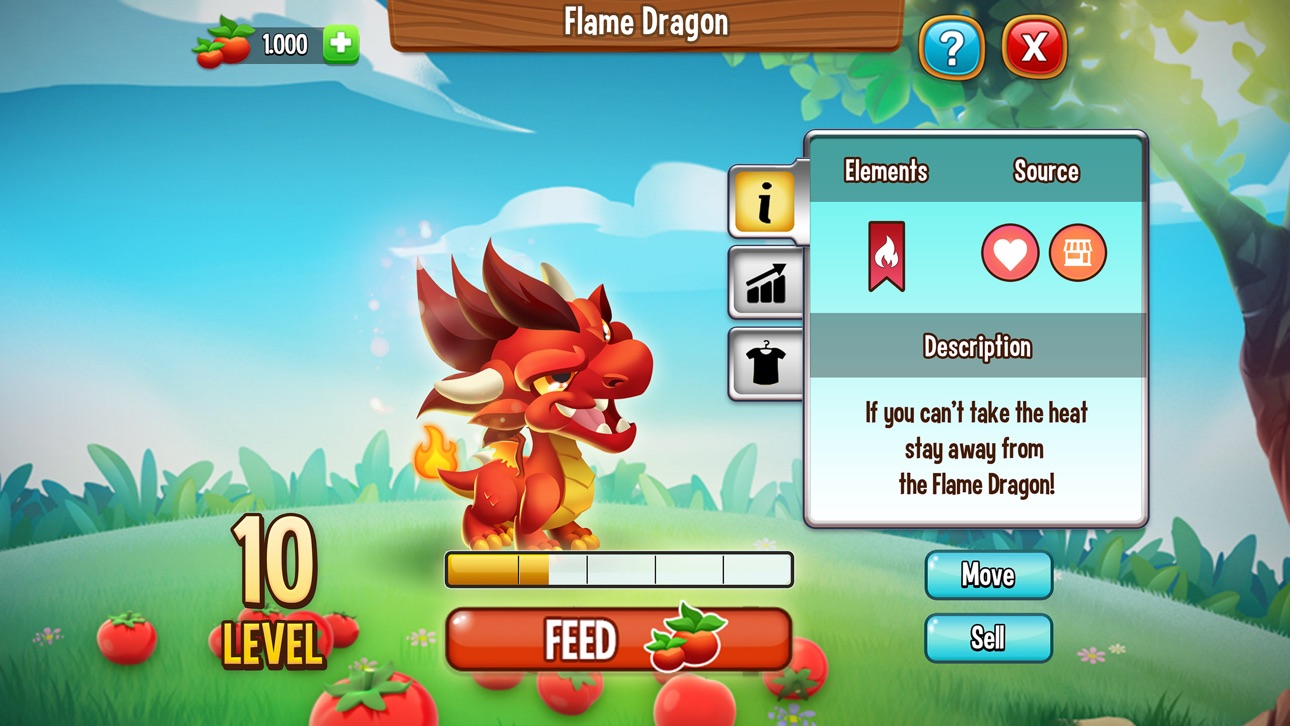This screenshot has height=726, width=1290.
Task: Open the shop source icon
Action: (1077, 252)
